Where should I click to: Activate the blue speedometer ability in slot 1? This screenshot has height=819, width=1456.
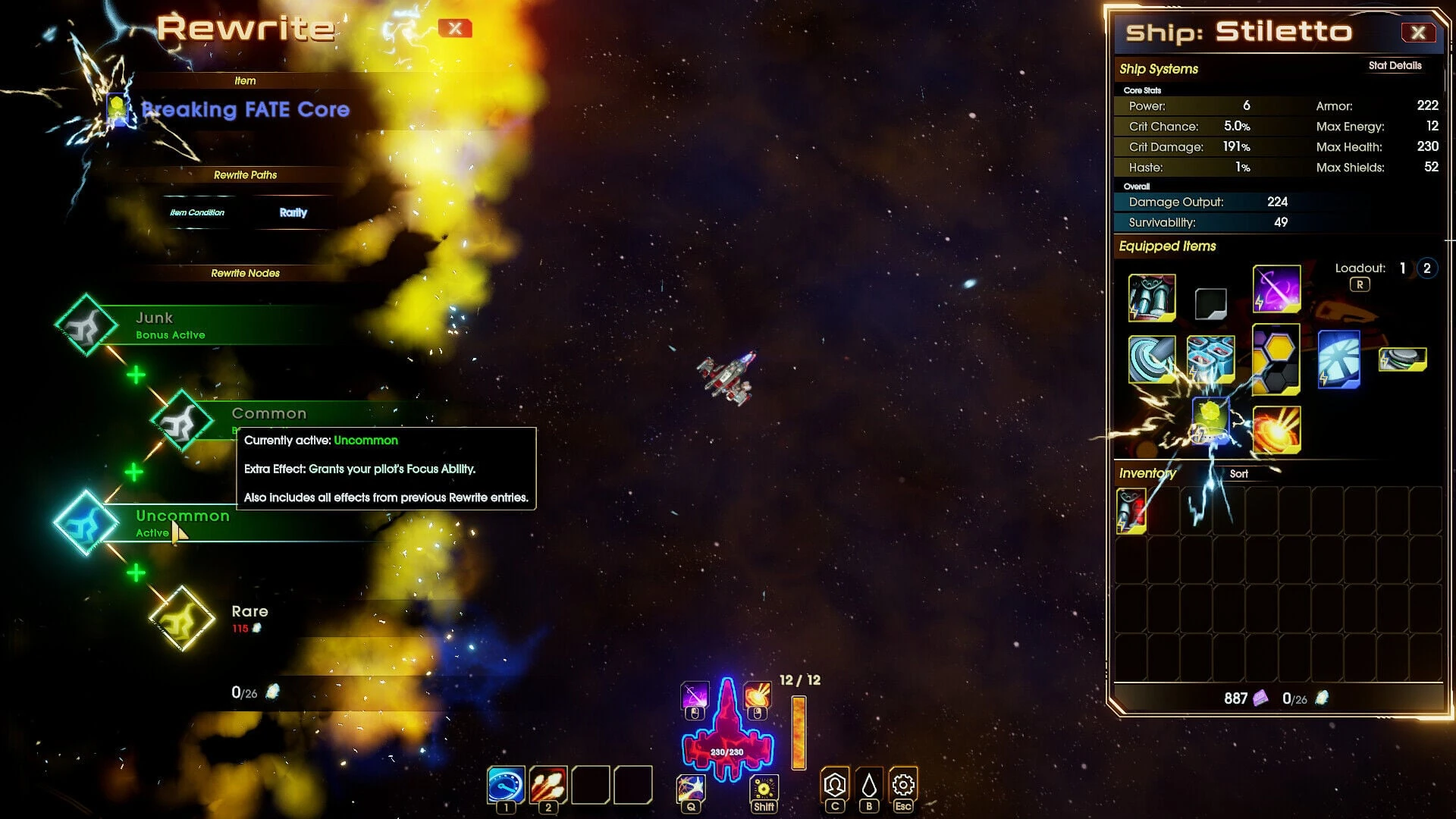(x=506, y=786)
